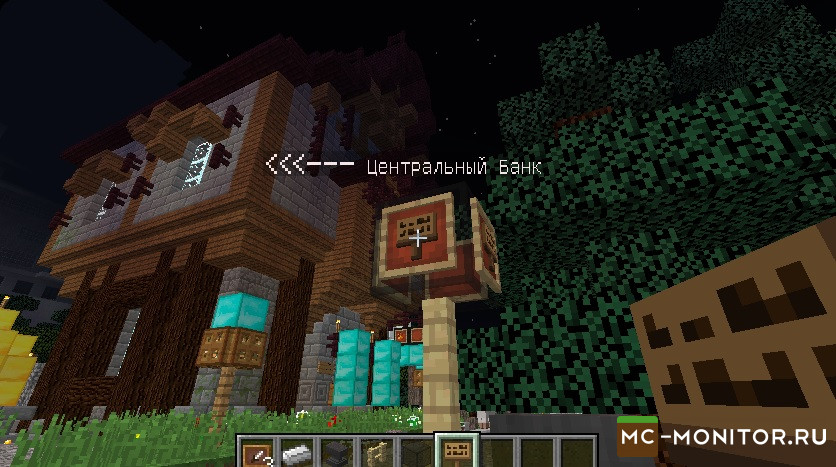836x467 pixels.
Task: Open the mc-monitor.ru watermark link
Action: pyautogui.click(x=726, y=437)
